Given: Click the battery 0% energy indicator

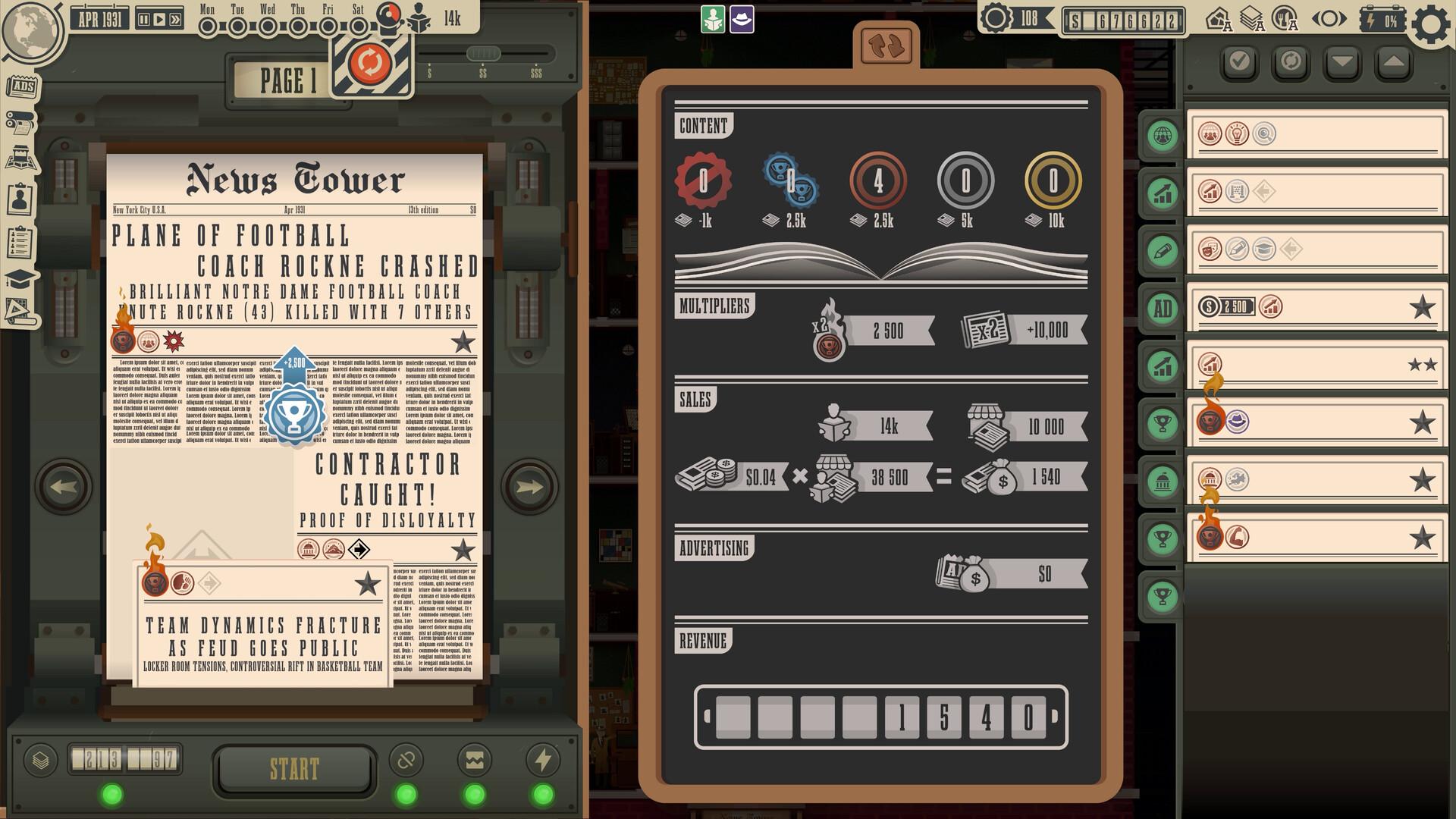Looking at the screenshot, I should 1382,20.
